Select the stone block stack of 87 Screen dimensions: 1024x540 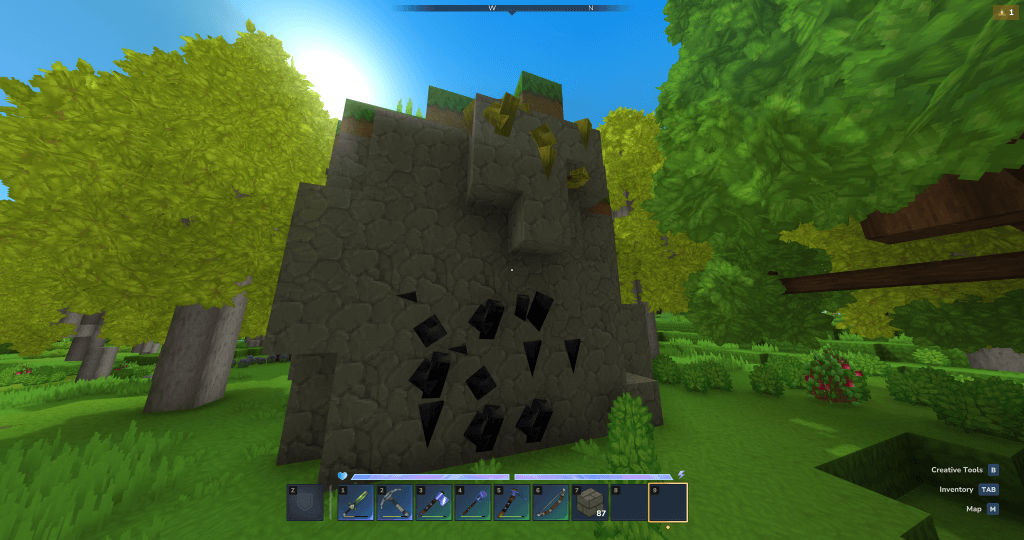(590, 502)
